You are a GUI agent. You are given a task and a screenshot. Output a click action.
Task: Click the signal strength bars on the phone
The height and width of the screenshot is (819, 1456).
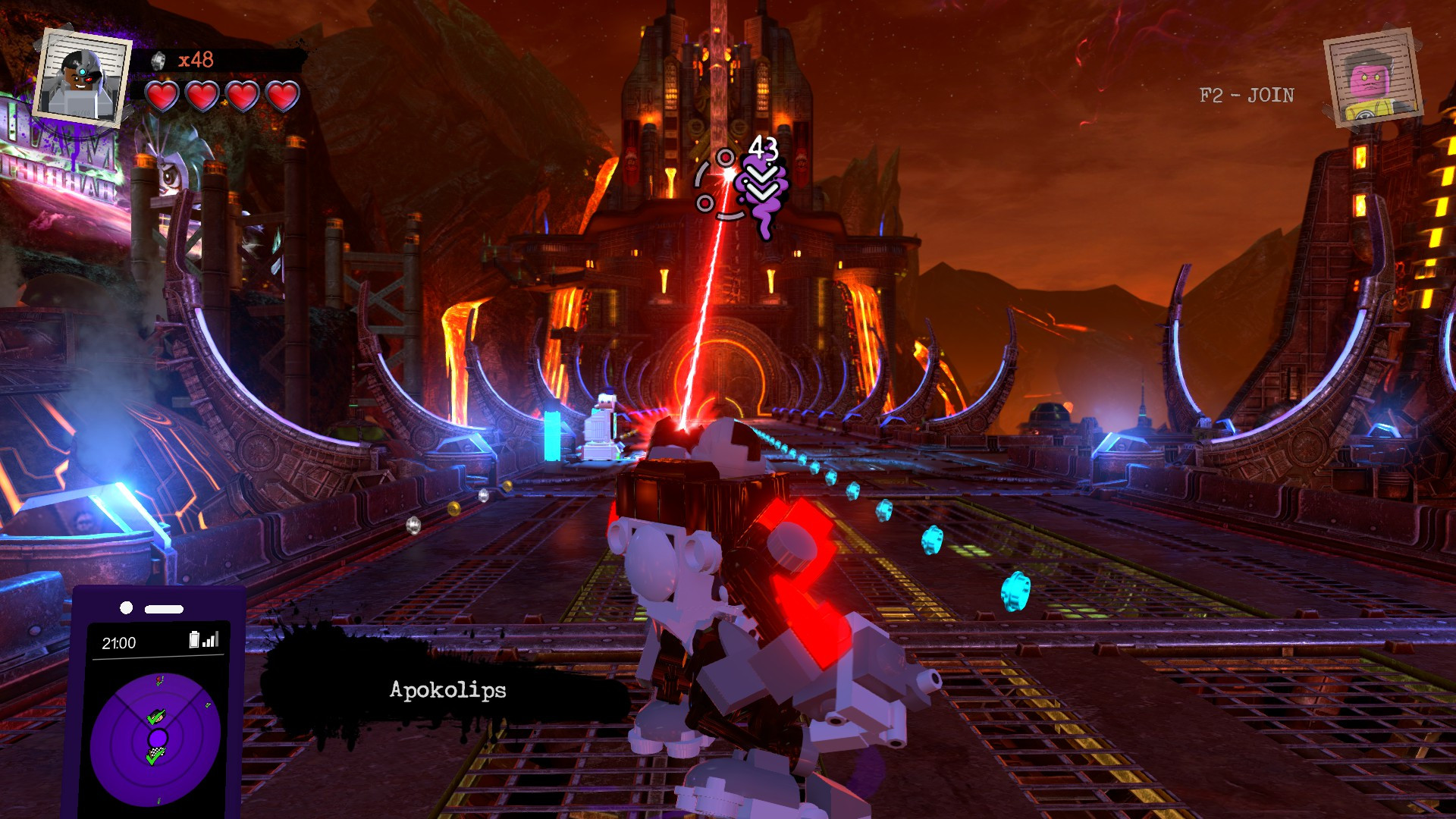point(210,639)
